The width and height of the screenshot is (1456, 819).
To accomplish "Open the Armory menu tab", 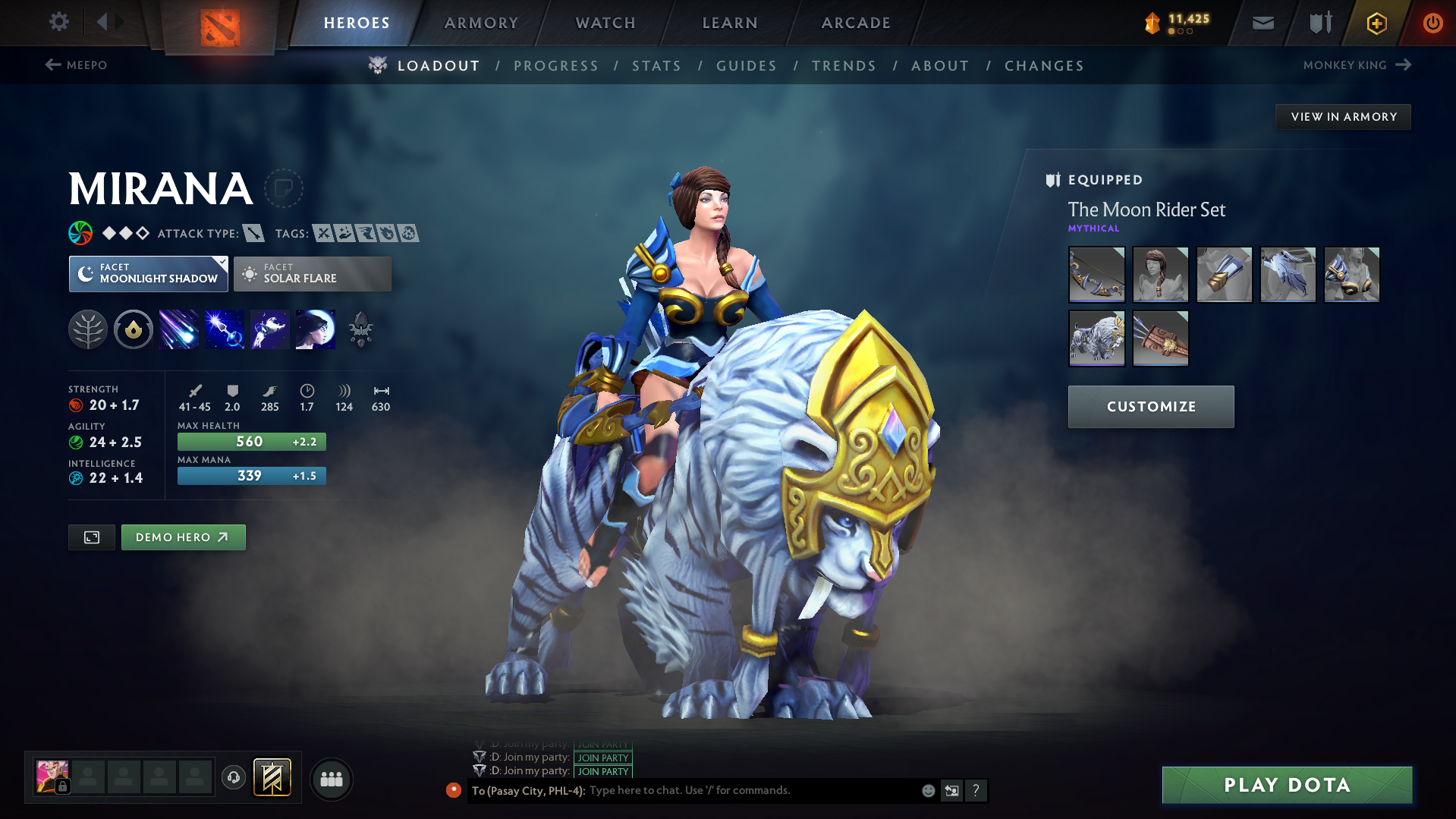I will coord(481,23).
